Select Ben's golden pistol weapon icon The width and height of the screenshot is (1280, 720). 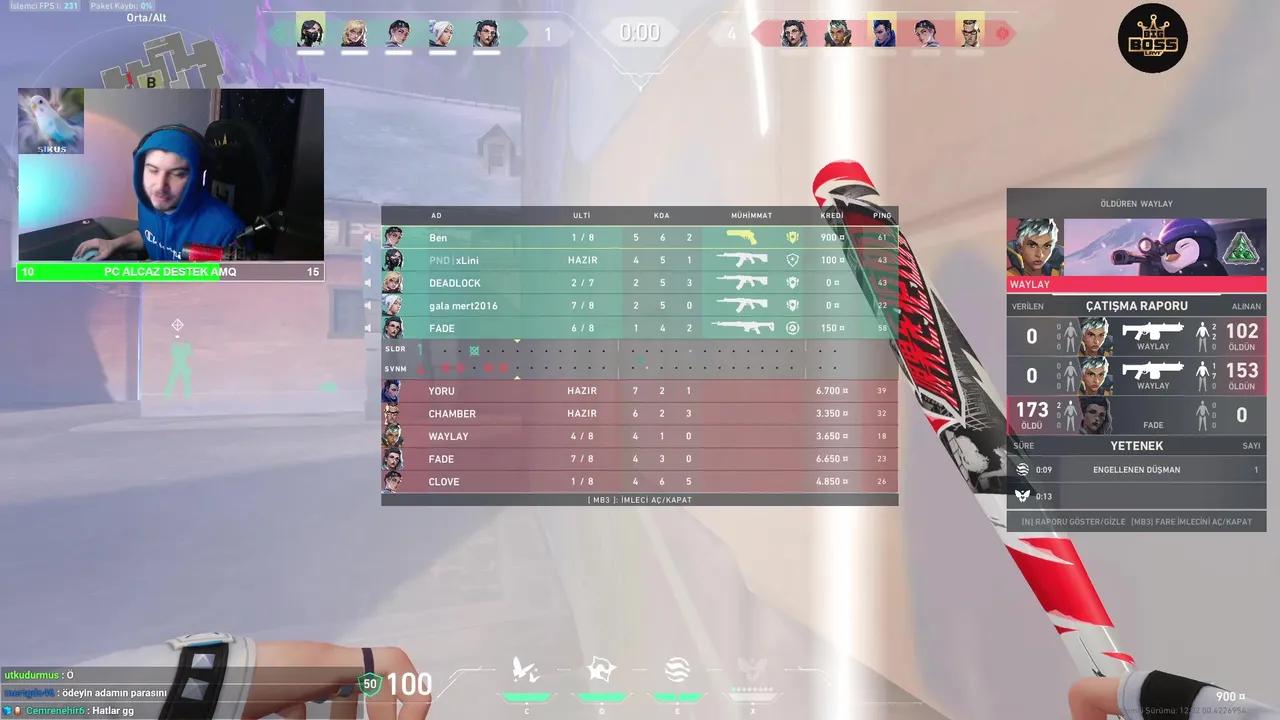tap(742, 237)
